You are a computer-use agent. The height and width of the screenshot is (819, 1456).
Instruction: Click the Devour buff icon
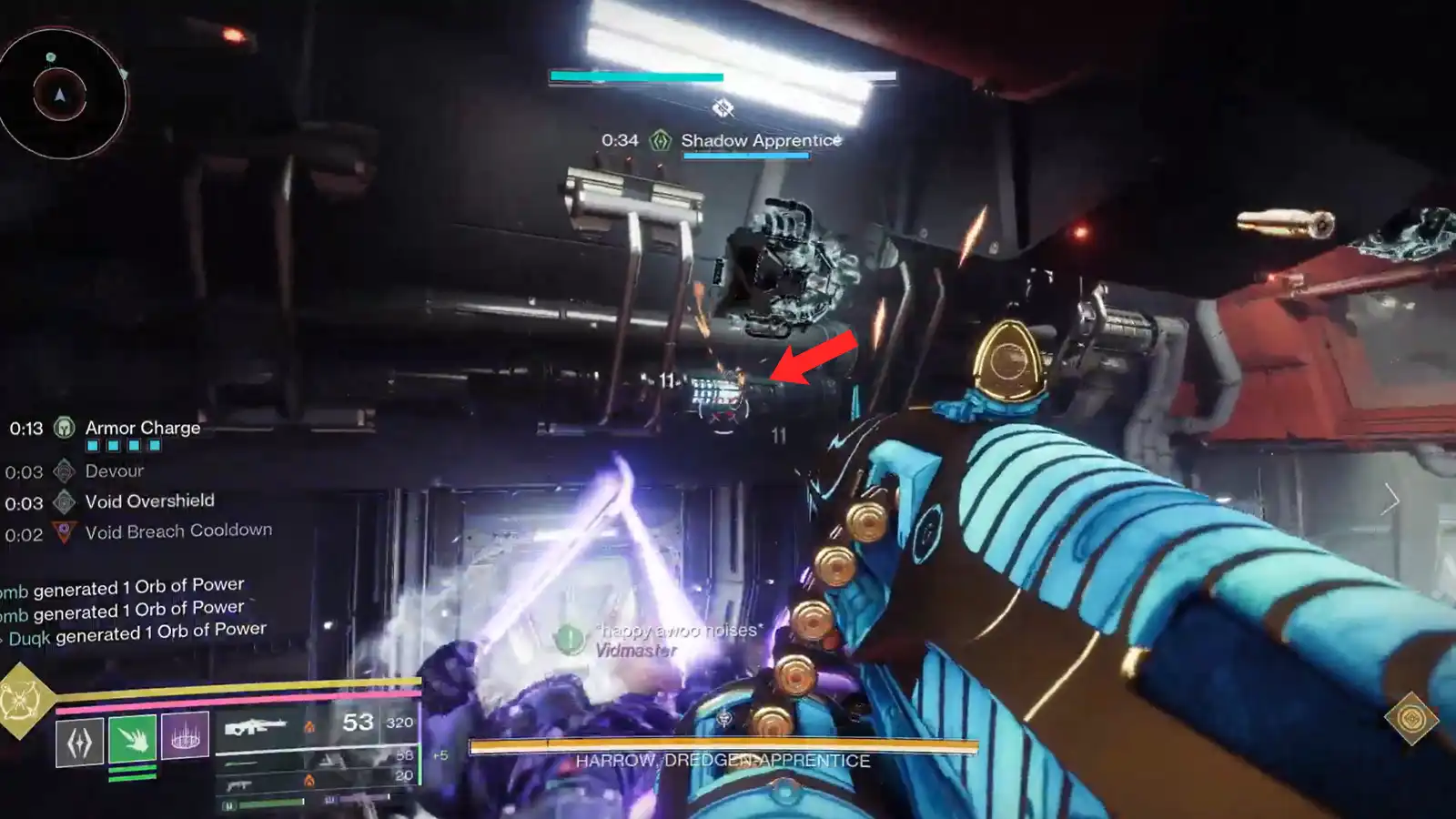pos(62,470)
